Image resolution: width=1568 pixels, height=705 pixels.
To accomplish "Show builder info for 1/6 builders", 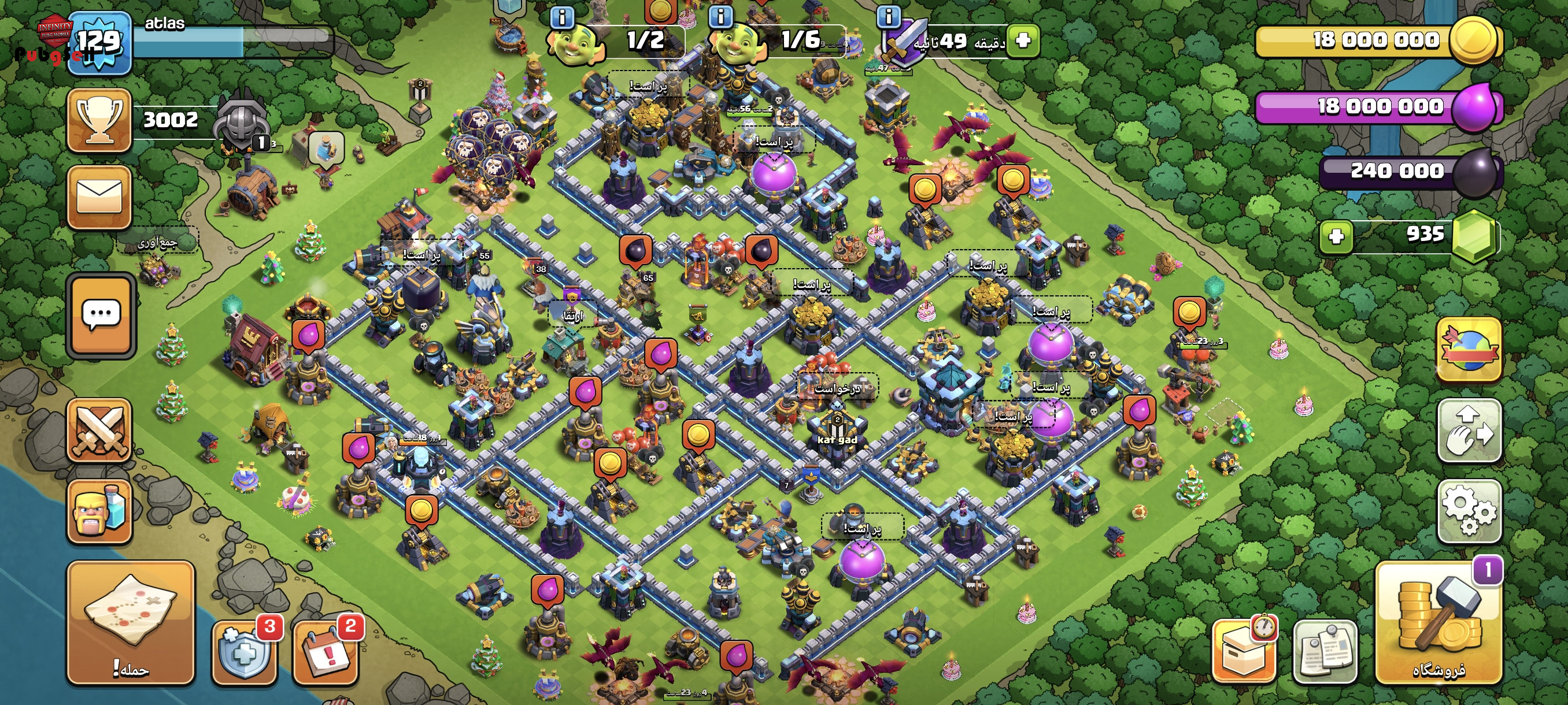I will [721, 16].
